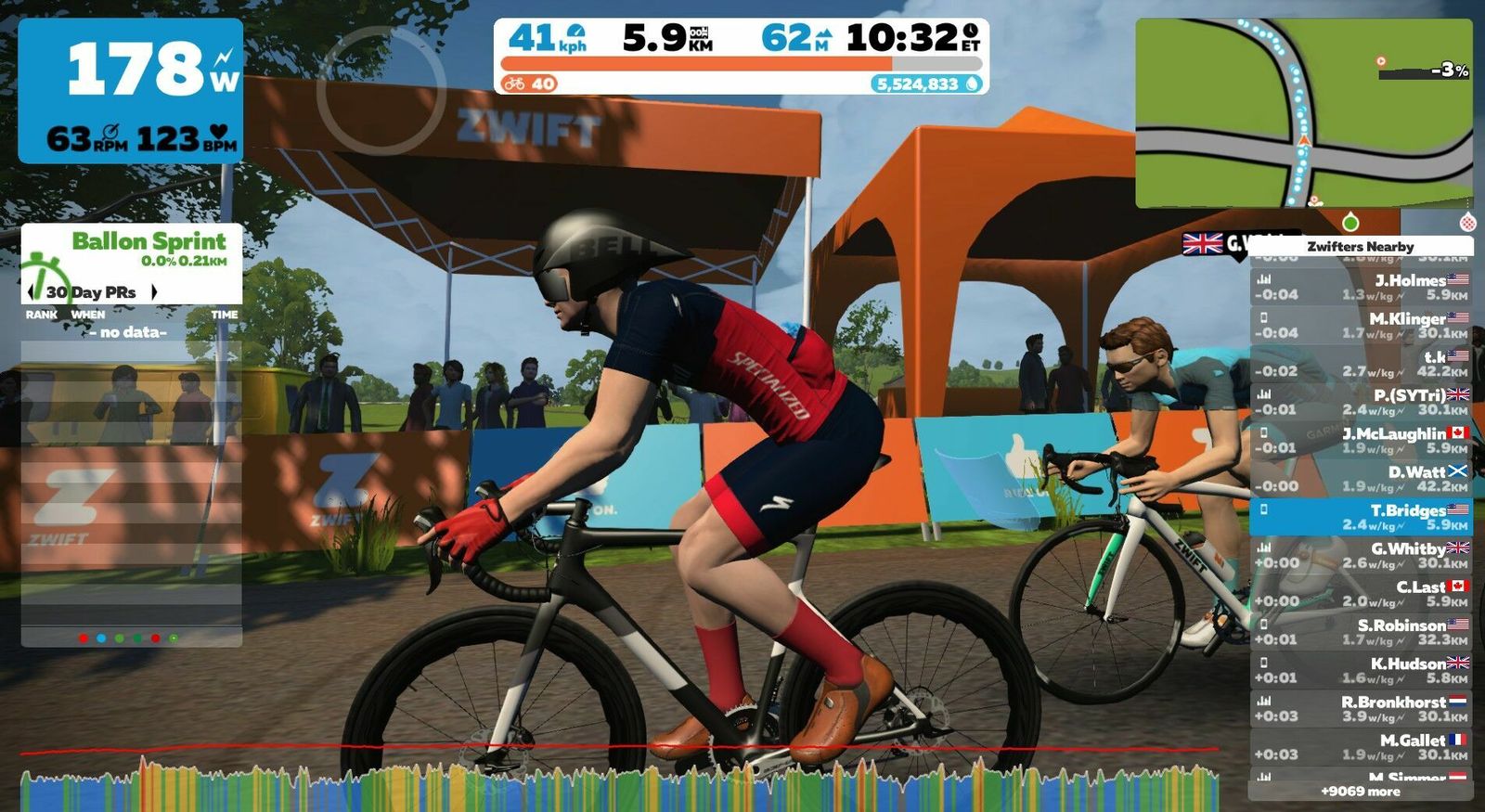The image size is (1485, 812).
Task: Select the highlighted T.Bridges row
Action: (x=1360, y=517)
